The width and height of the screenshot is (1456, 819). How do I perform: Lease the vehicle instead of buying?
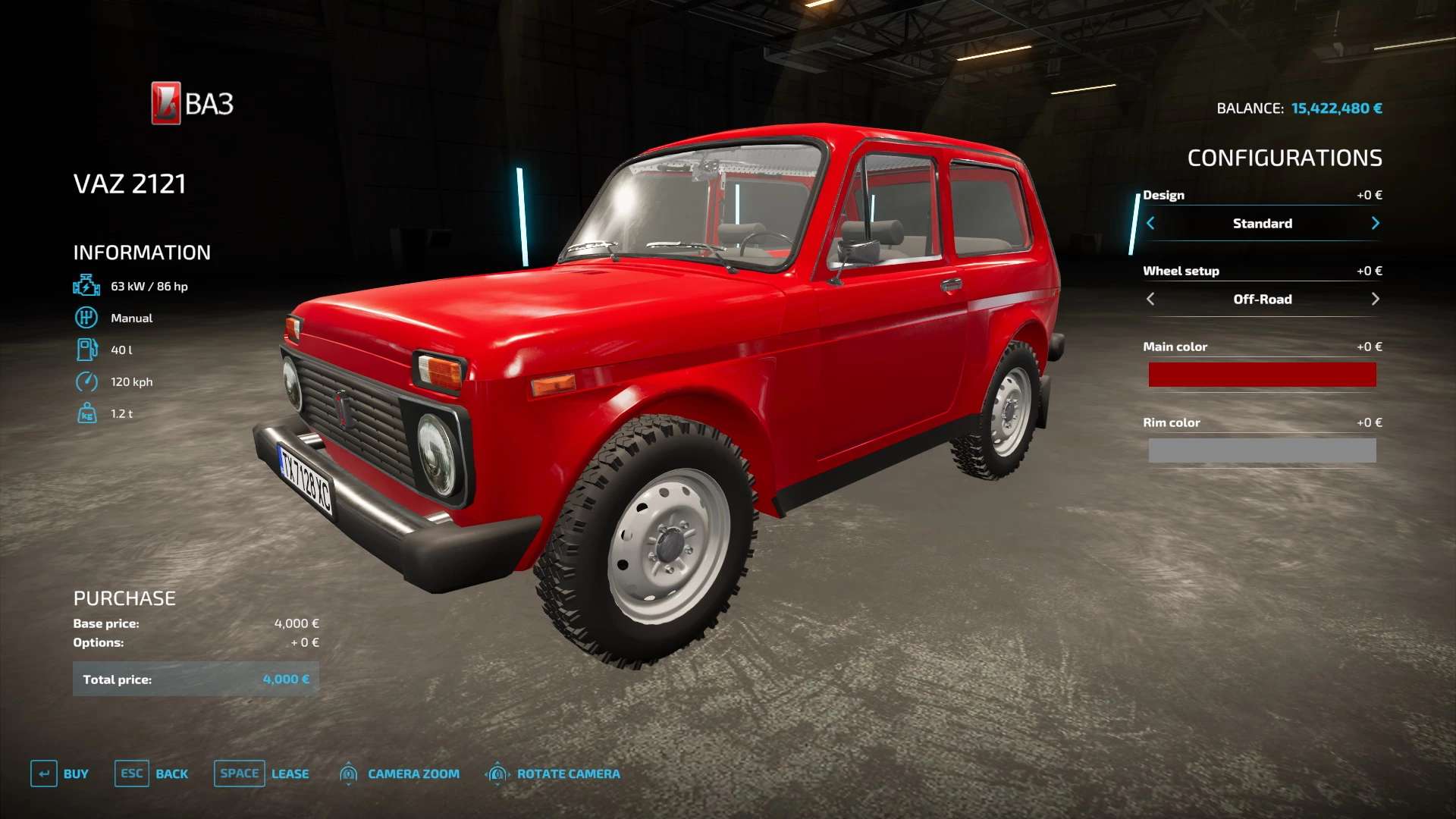[262, 773]
